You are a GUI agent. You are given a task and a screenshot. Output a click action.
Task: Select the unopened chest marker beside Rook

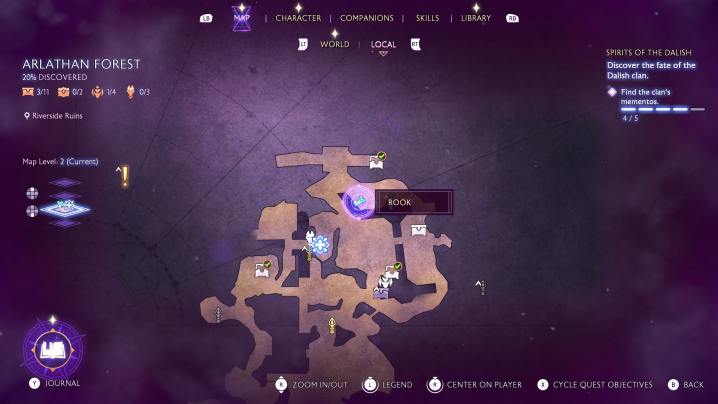[x=418, y=230]
